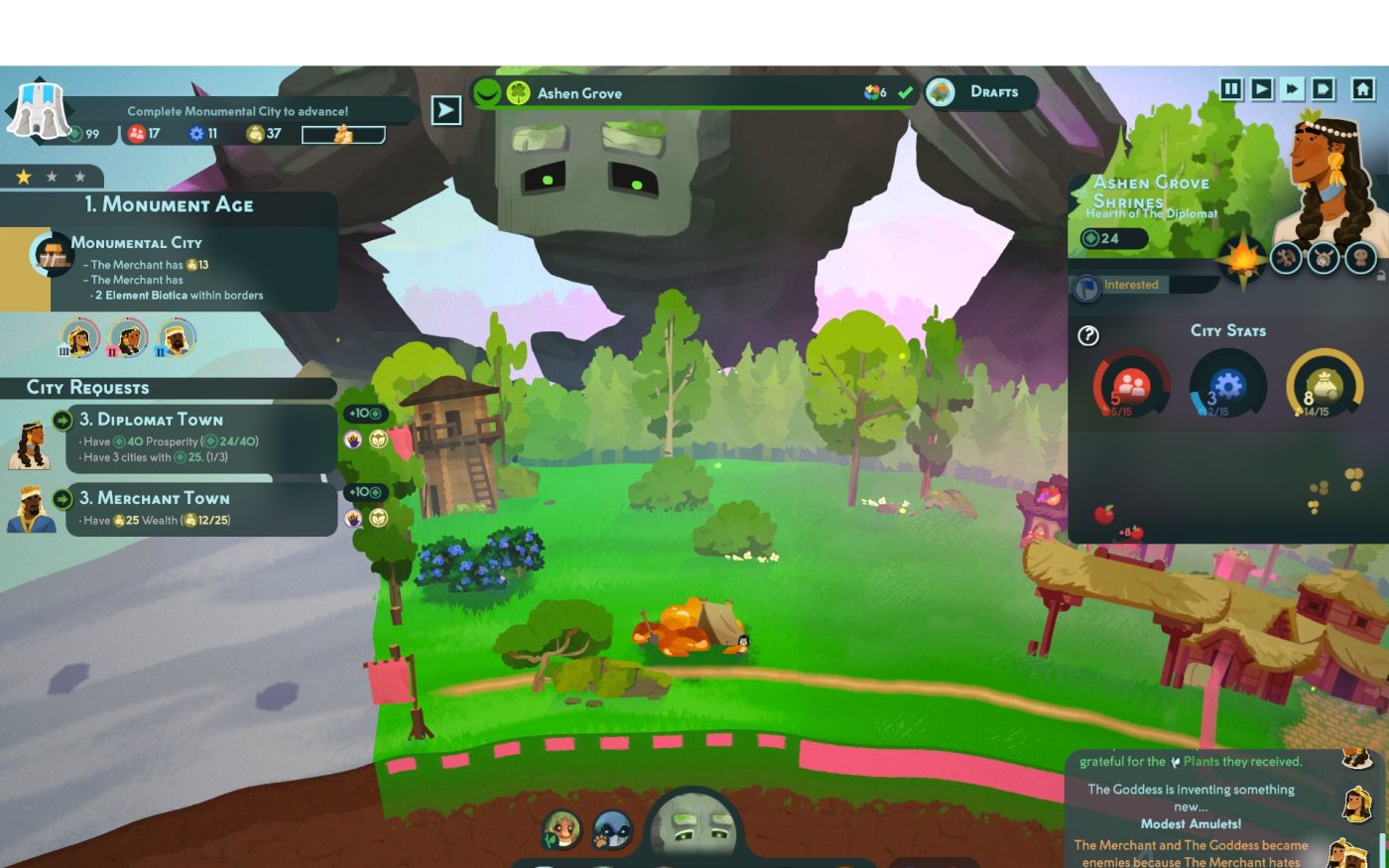This screenshot has height=868, width=1389.
Task: Click the red population city stat
Action: pos(1130,385)
